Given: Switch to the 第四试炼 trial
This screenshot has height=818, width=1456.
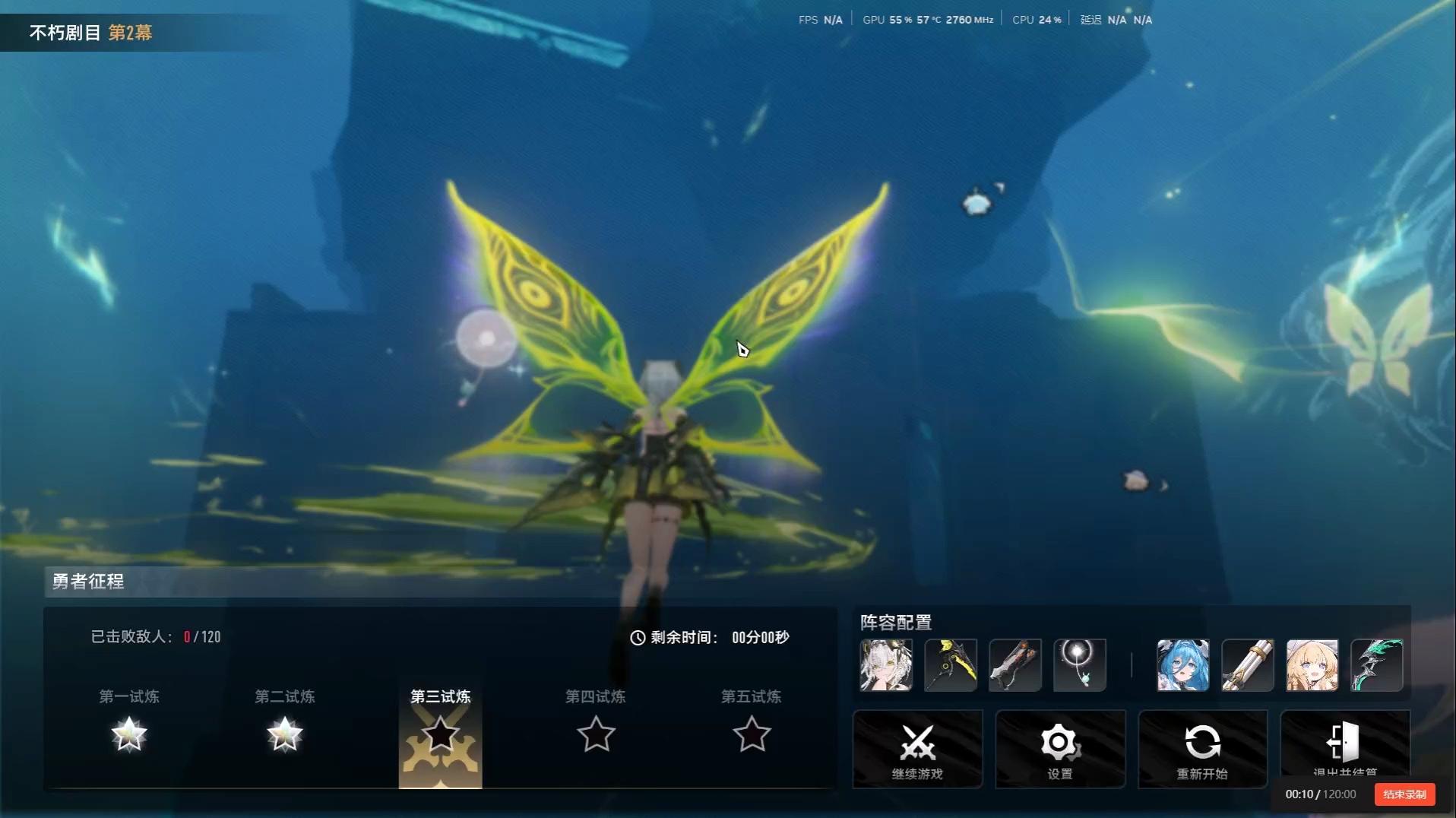Looking at the screenshot, I should tap(596, 734).
